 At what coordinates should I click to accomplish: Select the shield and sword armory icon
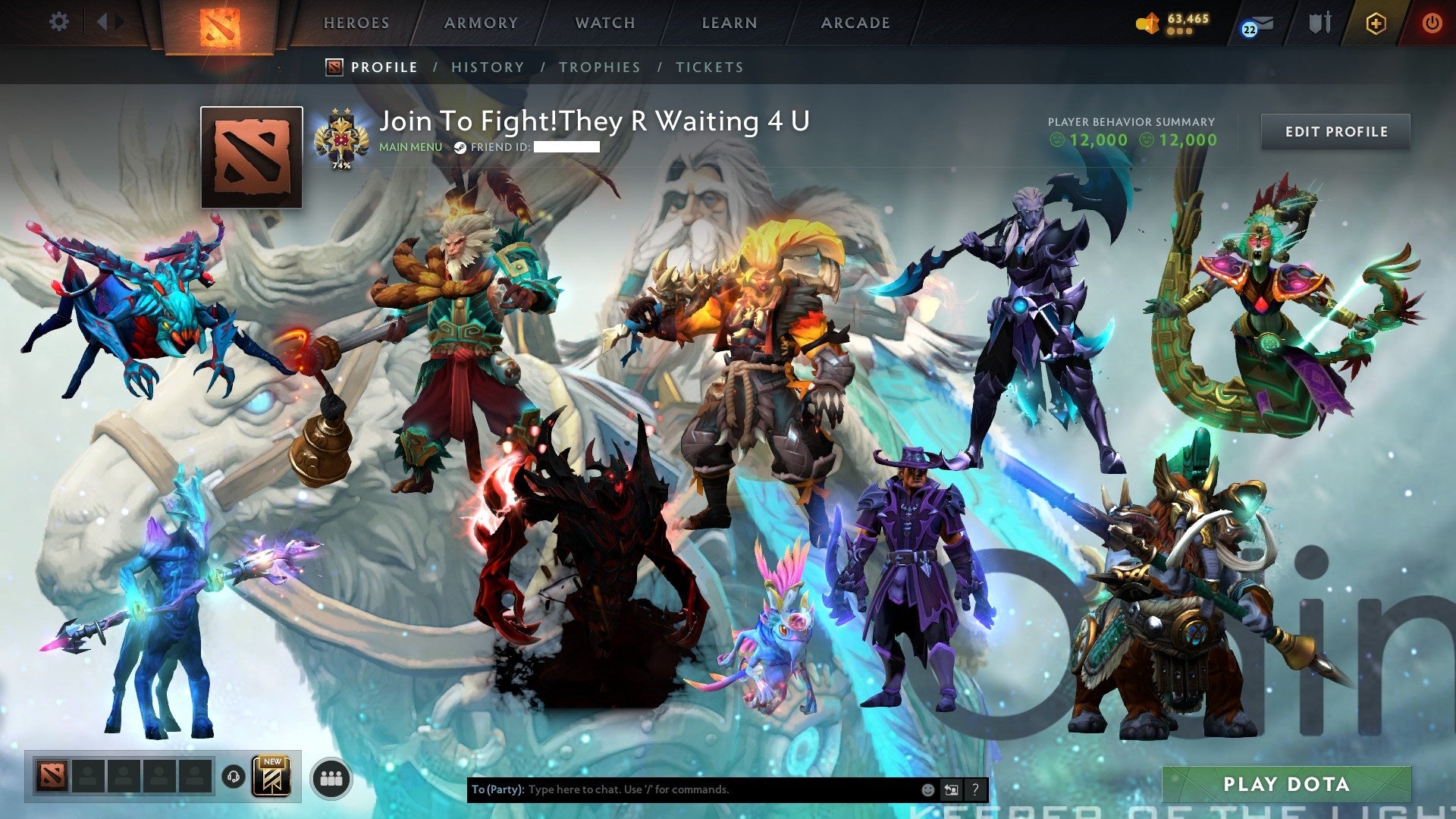click(1319, 23)
